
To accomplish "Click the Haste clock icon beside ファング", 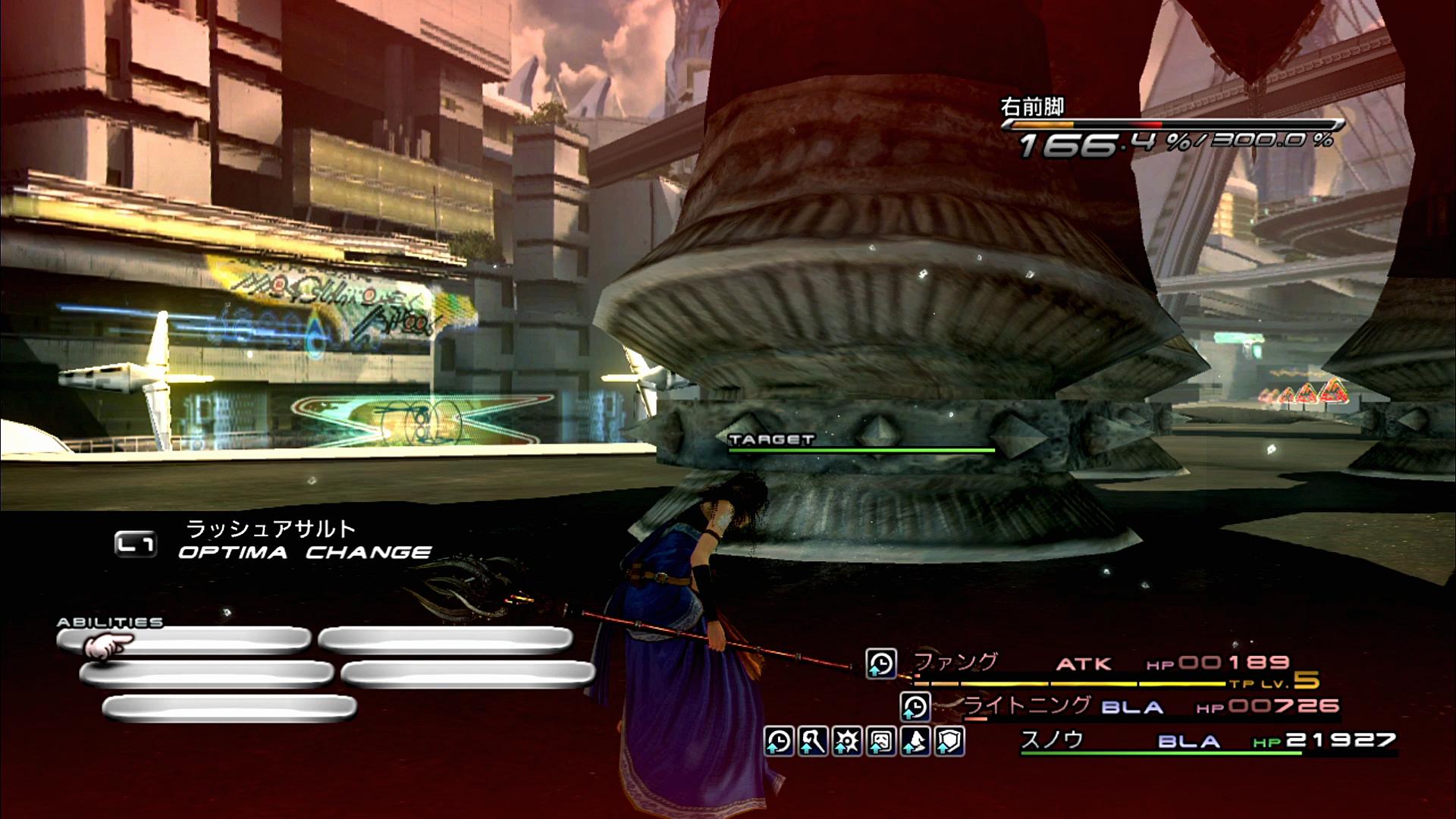I will click(881, 664).
